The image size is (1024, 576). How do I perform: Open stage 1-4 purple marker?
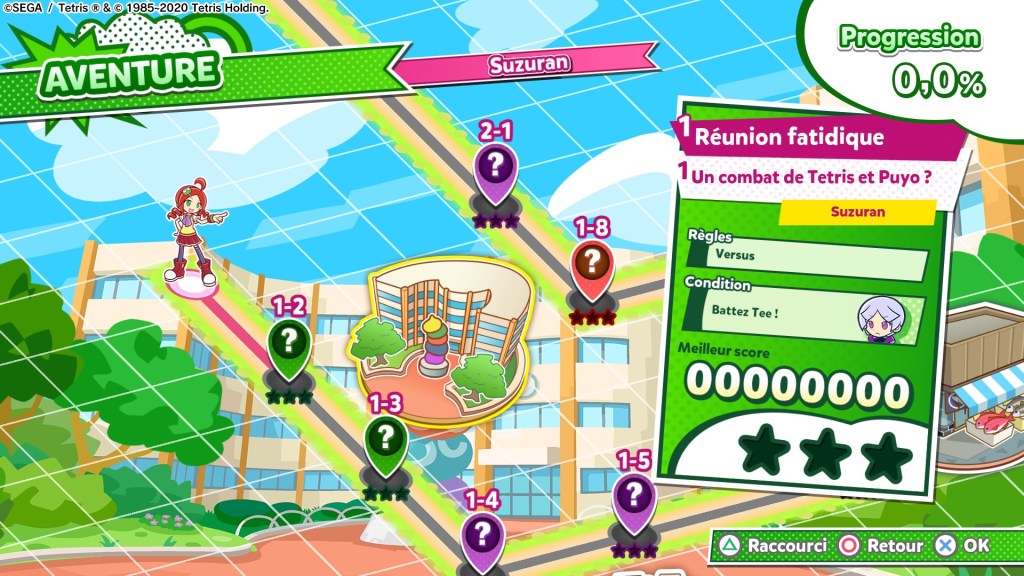click(483, 533)
